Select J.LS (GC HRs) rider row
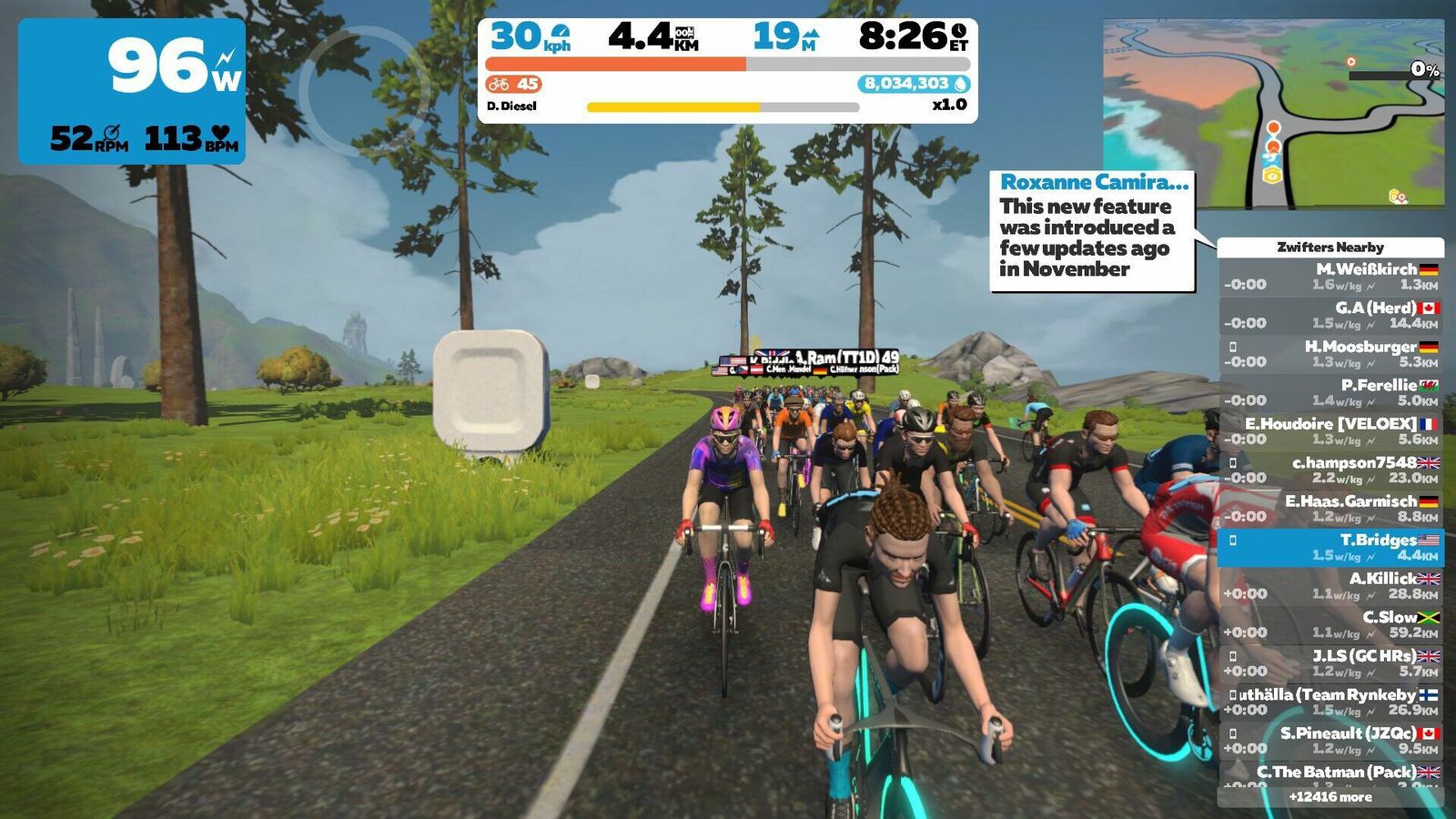Viewport: 1456px width, 819px height. 1330,663
